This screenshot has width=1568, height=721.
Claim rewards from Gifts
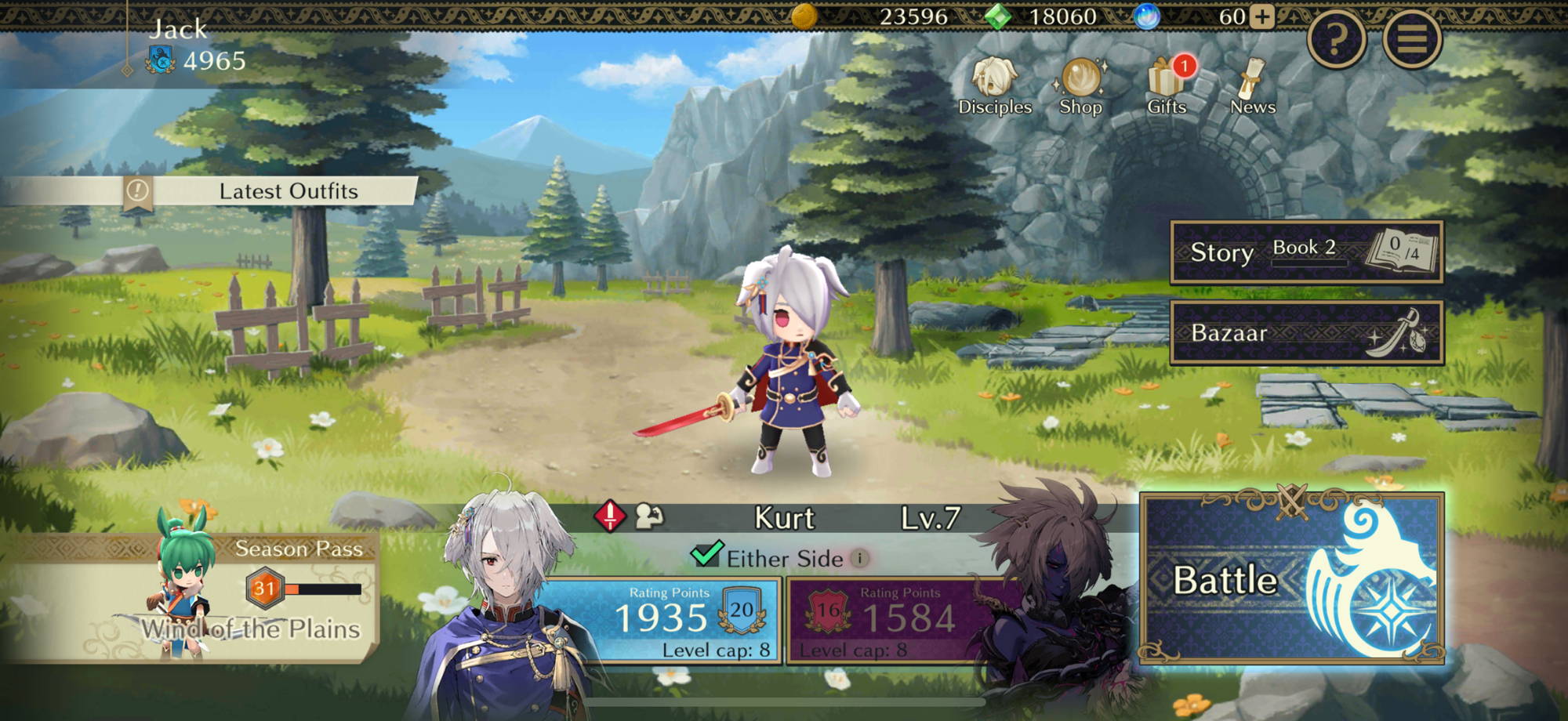tap(1167, 87)
